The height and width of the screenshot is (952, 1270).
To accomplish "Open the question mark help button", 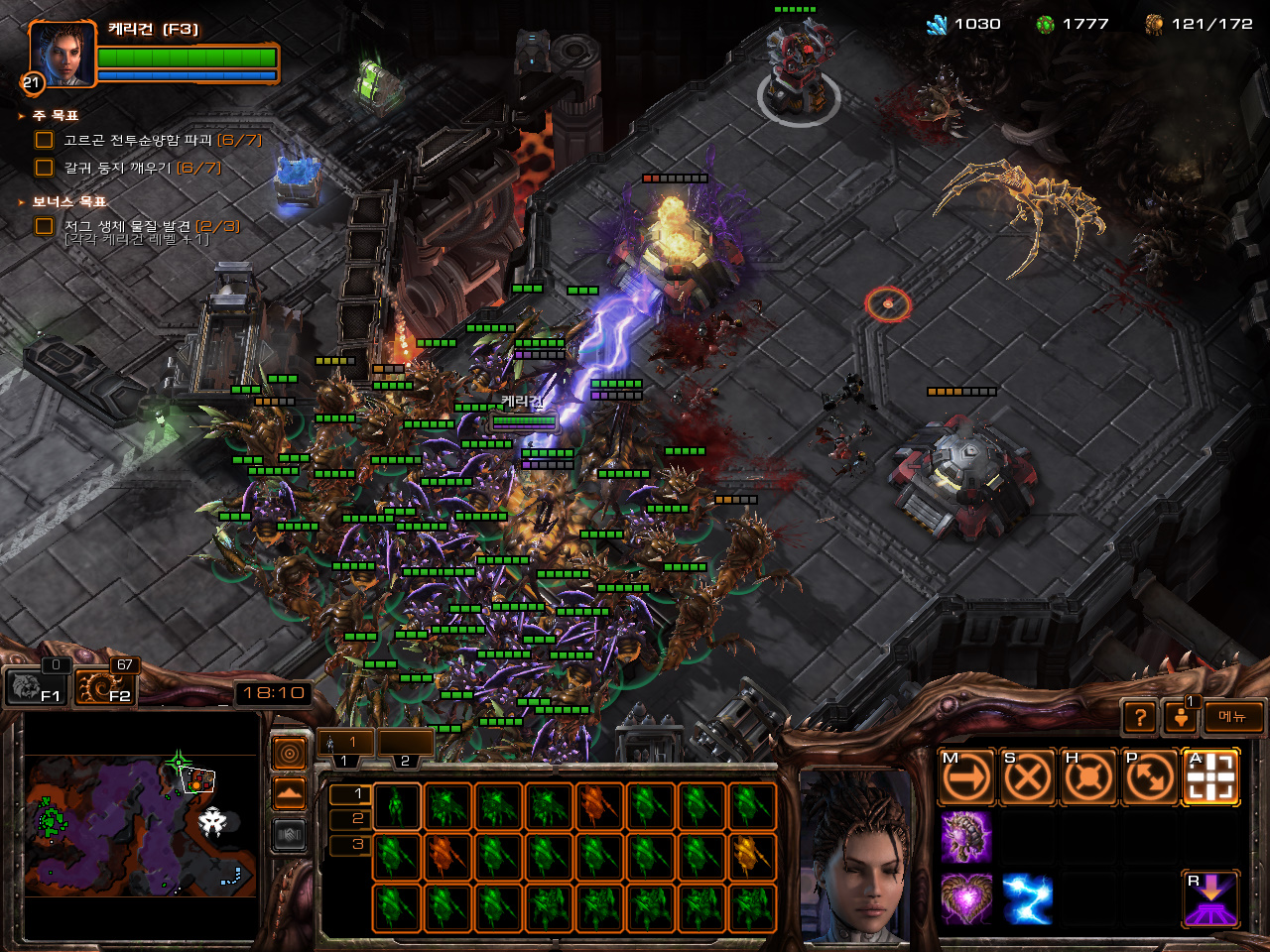I will click(1141, 717).
